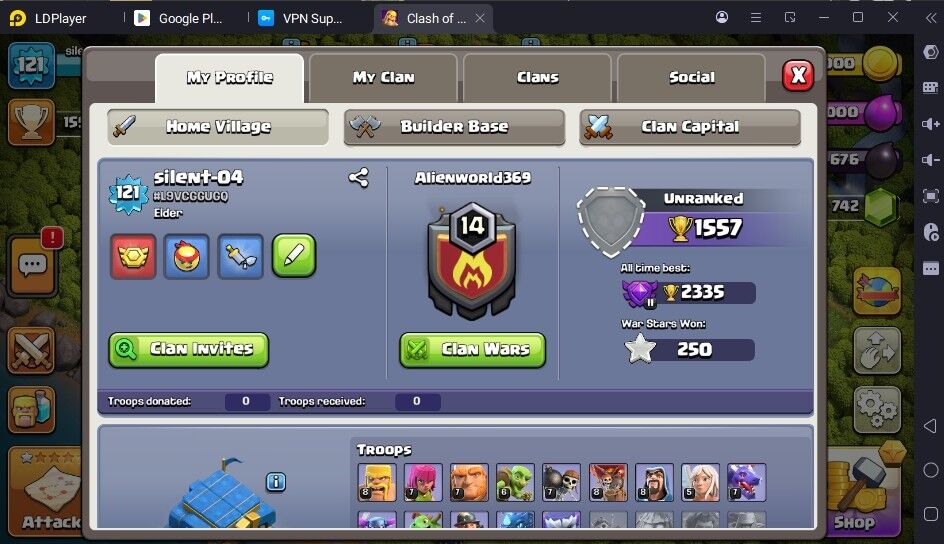This screenshot has width=944, height=544.
Task: Share the silent-04 player profile
Action: click(x=358, y=178)
